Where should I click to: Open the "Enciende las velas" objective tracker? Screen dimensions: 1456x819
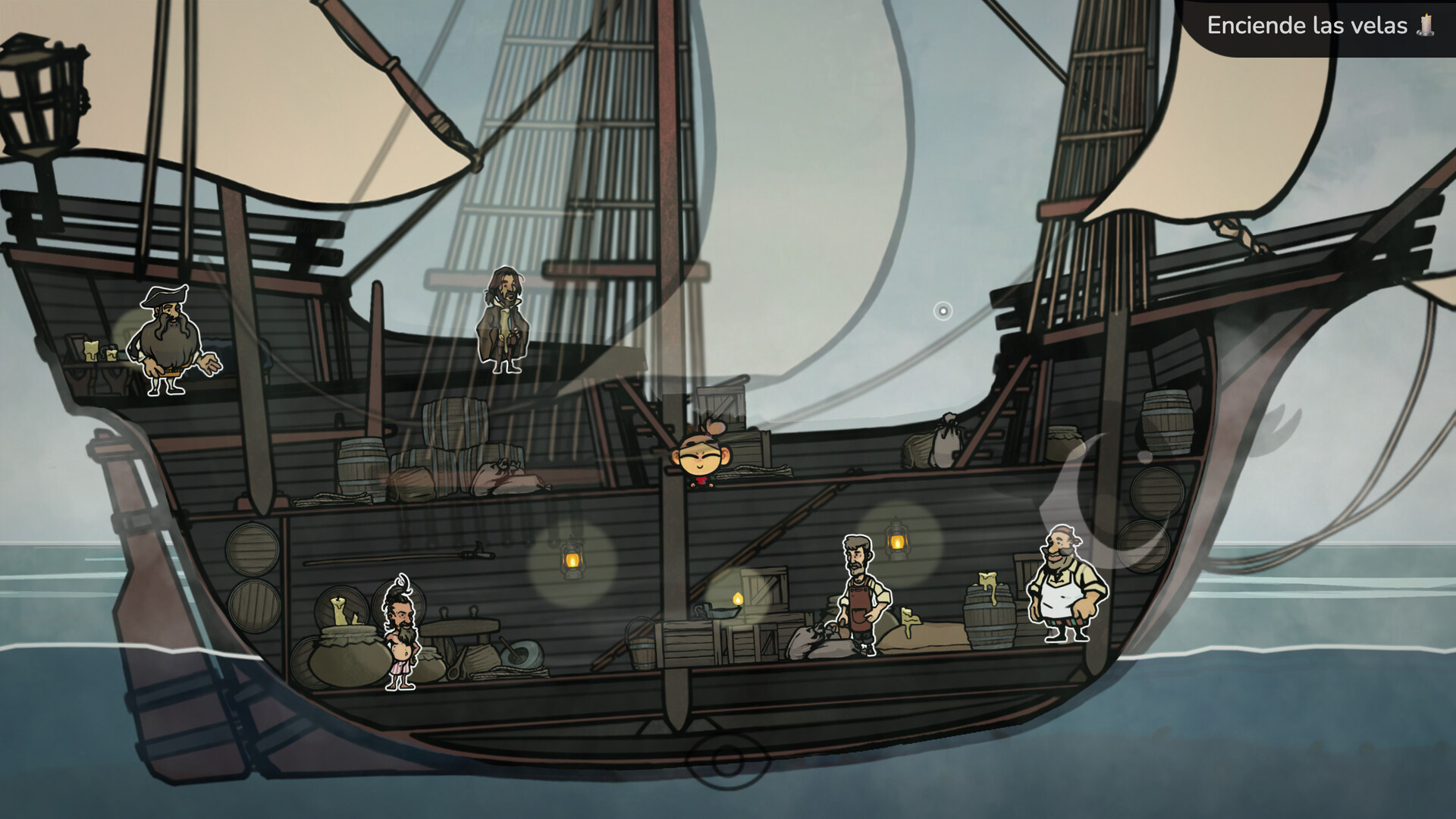[x=1319, y=26]
